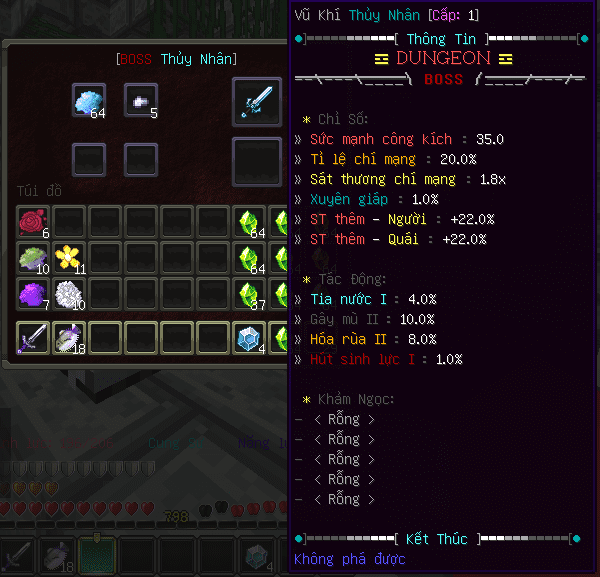600x577 pixels.
Task: Select the green emerald stack of 37
Action: pos(249,294)
